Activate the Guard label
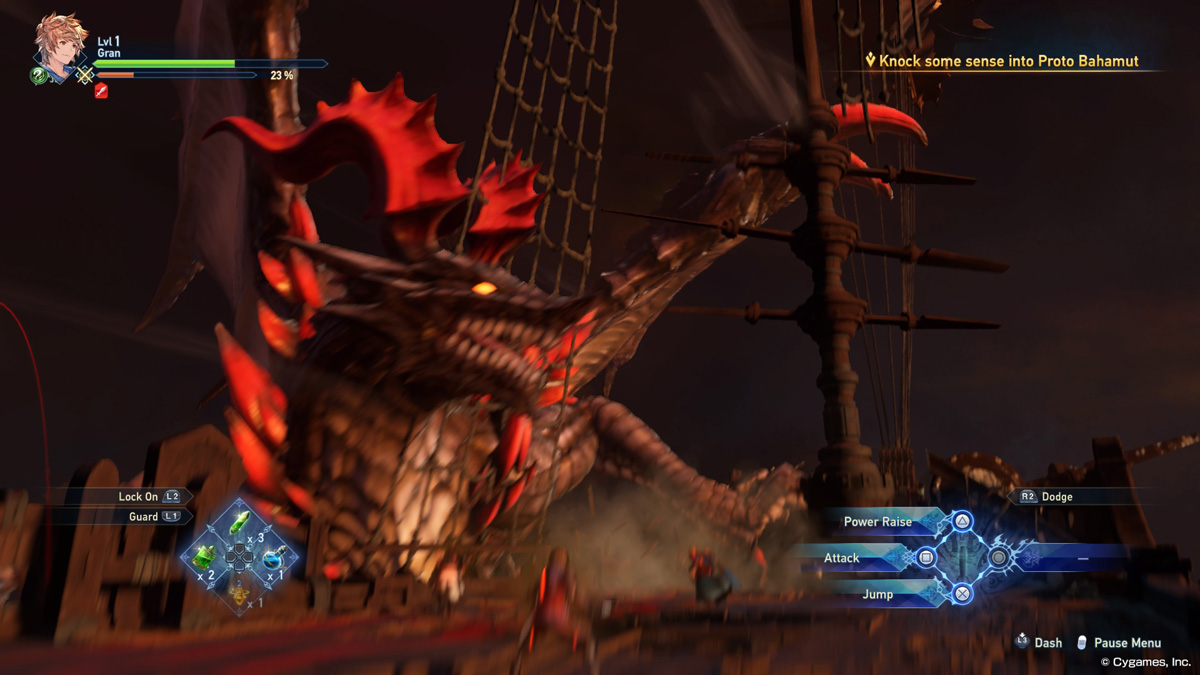 143,517
